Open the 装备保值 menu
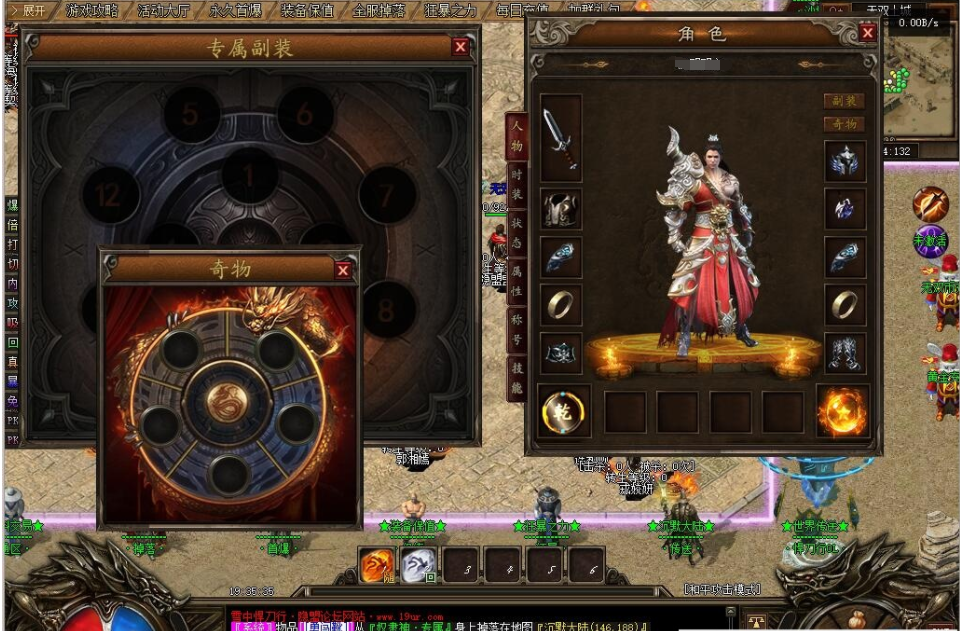 [x=307, y=11]
